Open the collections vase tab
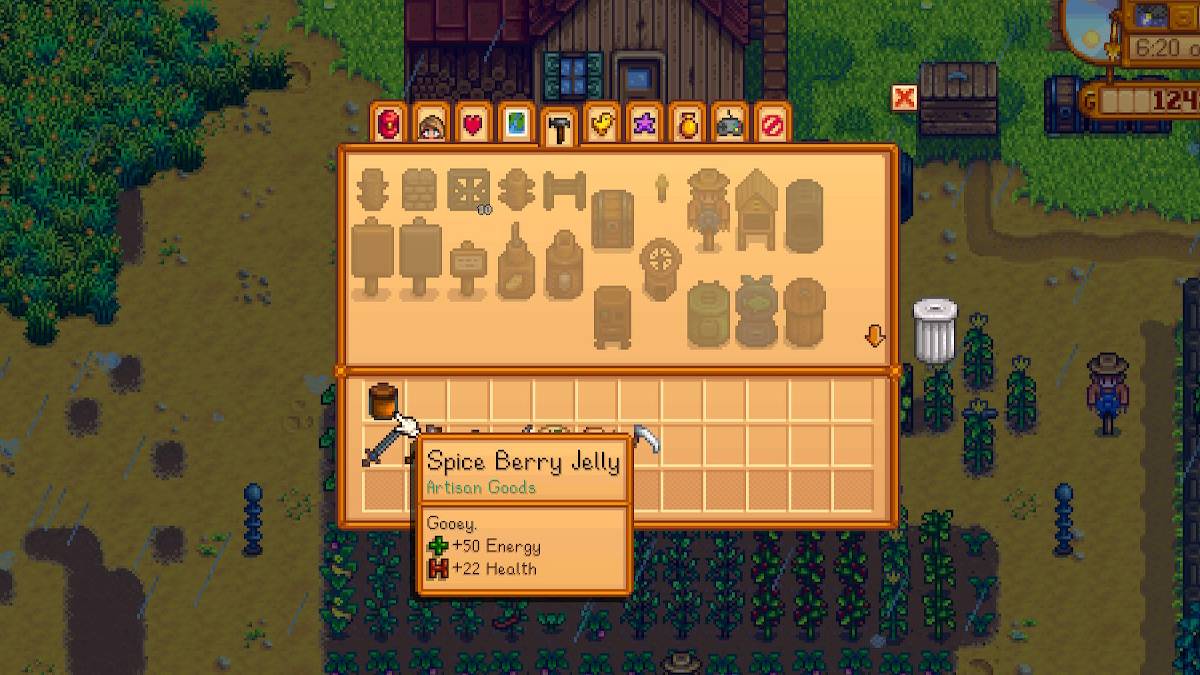This screenshot has height=675, width=1200. [686, 125]
